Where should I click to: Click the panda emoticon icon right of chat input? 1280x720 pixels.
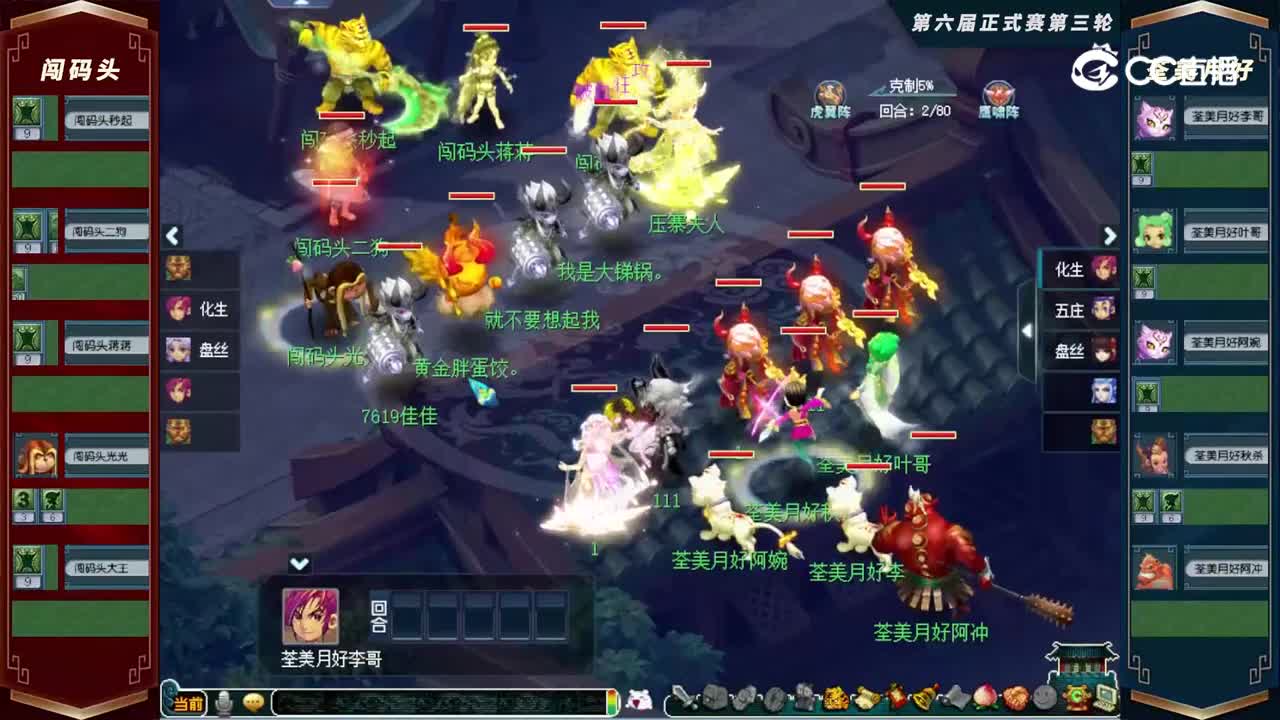point(638,702)
